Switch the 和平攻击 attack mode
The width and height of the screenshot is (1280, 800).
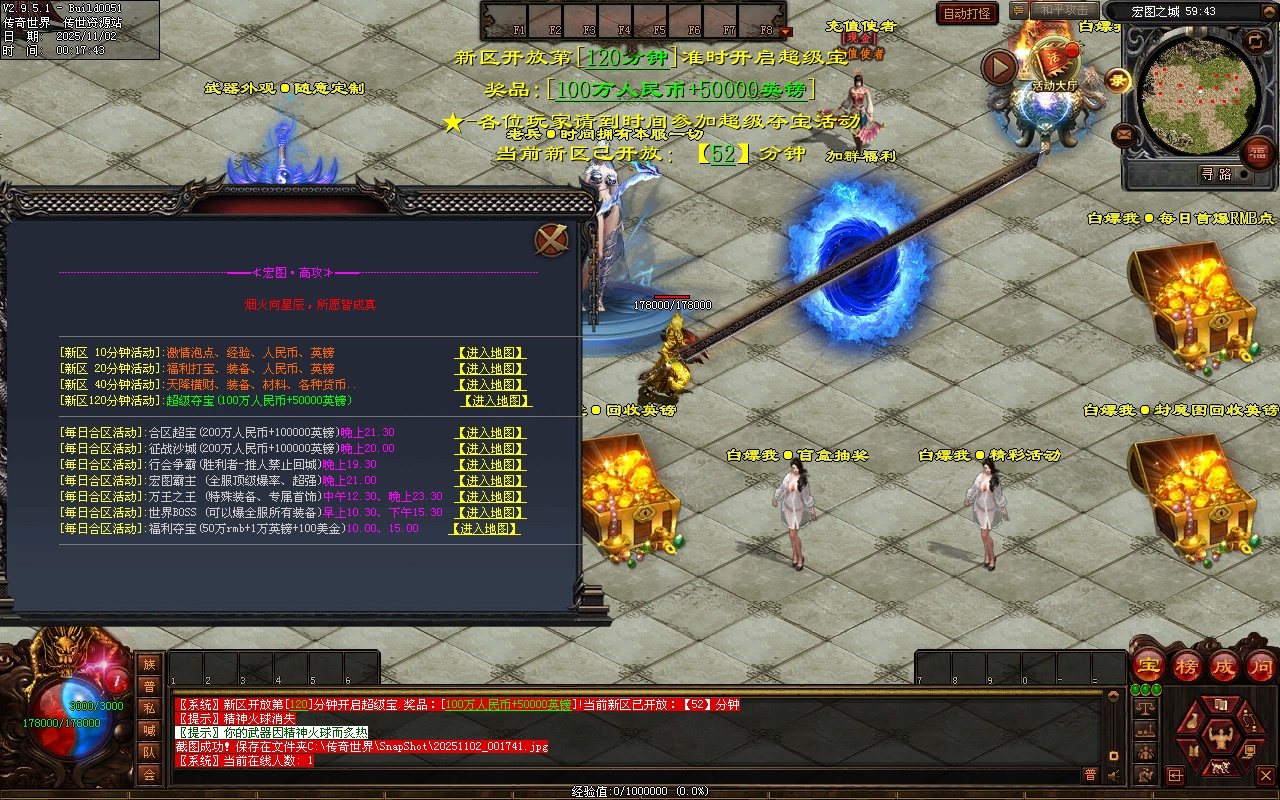[1063, 10]
